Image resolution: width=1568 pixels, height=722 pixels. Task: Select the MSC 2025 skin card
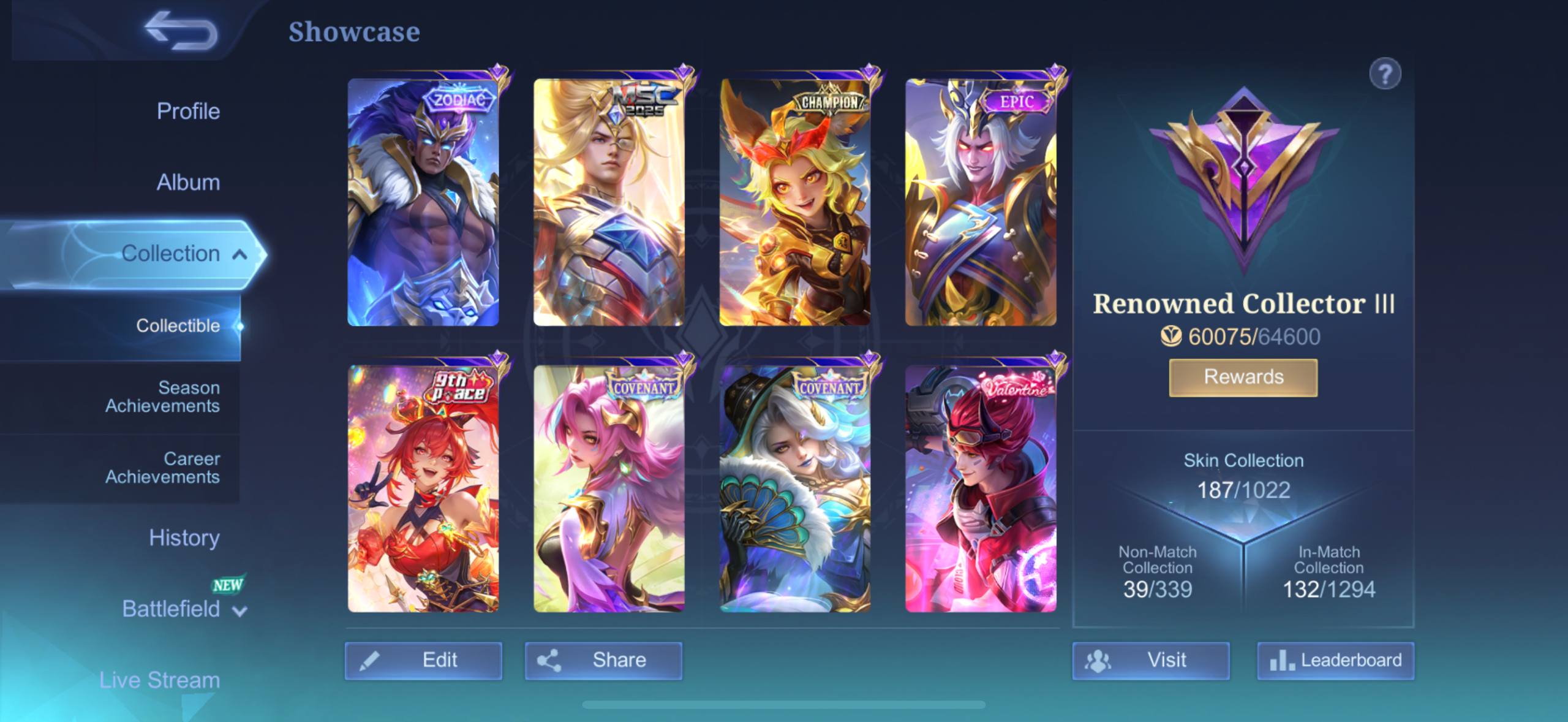(x=609, y=202)
